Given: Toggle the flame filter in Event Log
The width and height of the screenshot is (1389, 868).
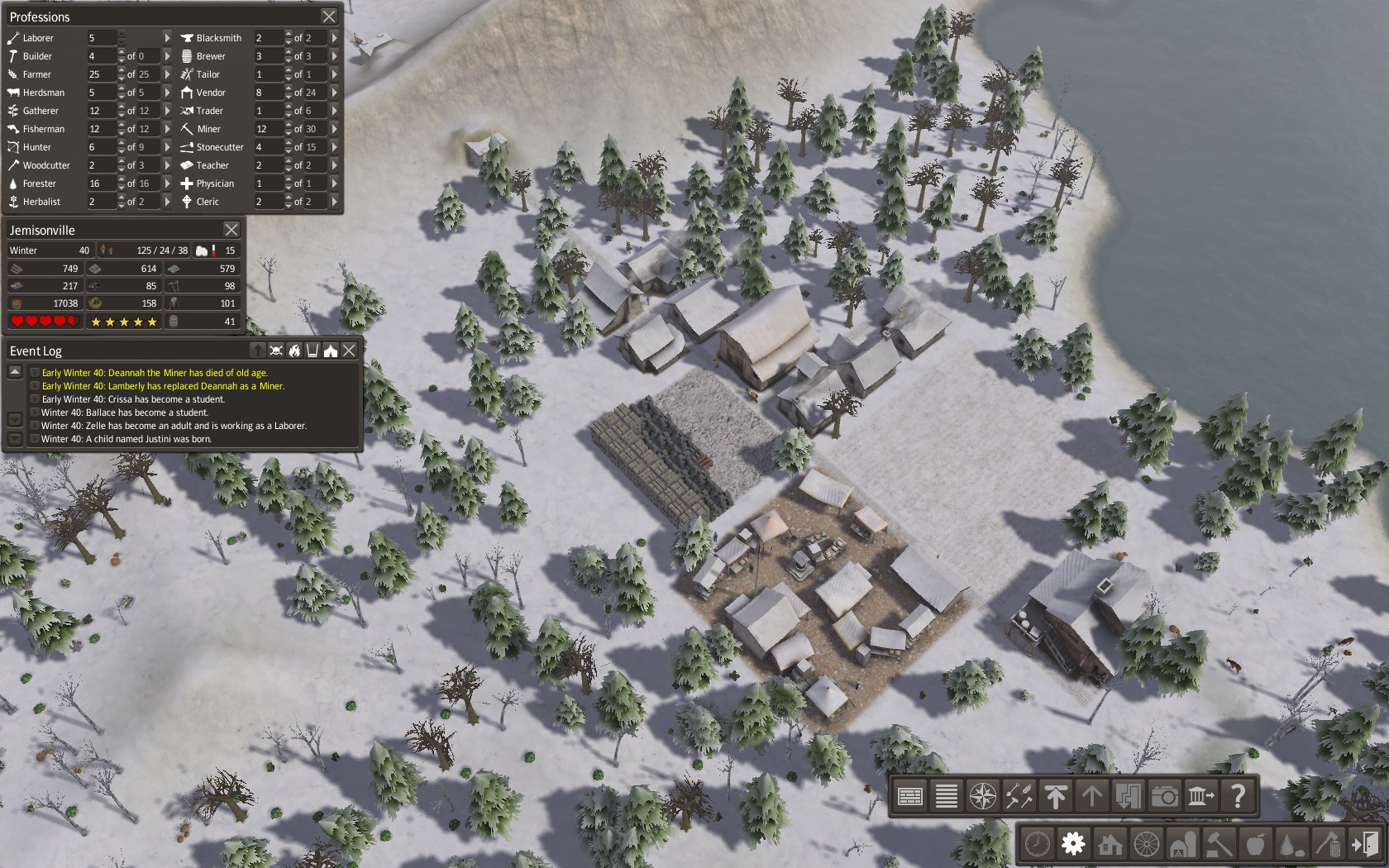Looking at the screenshot, I should (x=294, y=351).
